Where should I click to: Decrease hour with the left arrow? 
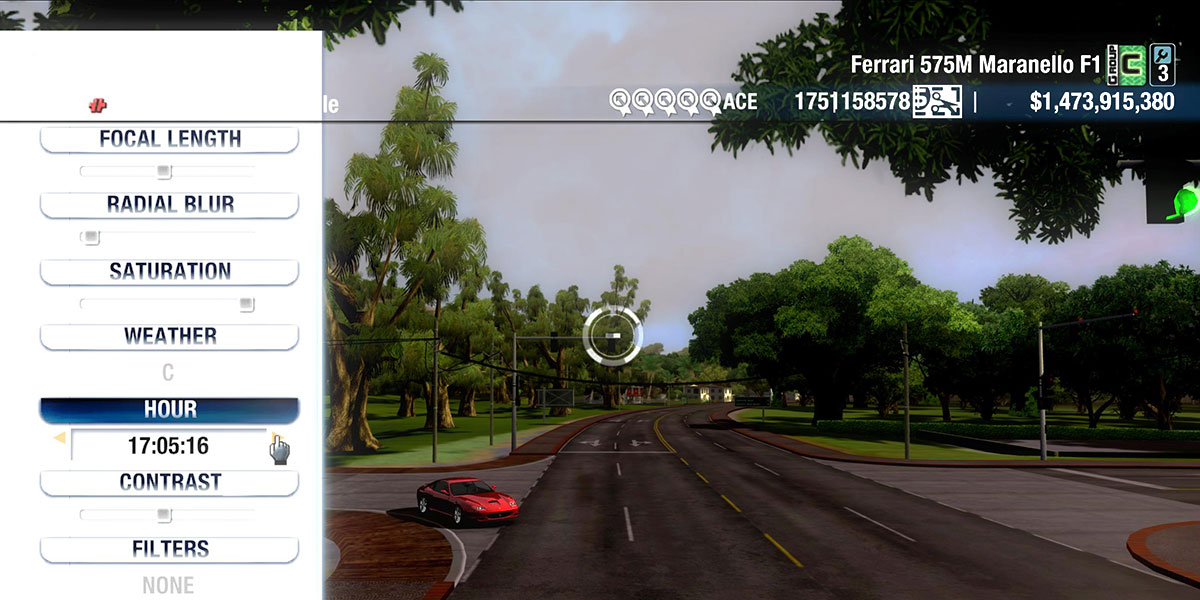pos(59,438)
